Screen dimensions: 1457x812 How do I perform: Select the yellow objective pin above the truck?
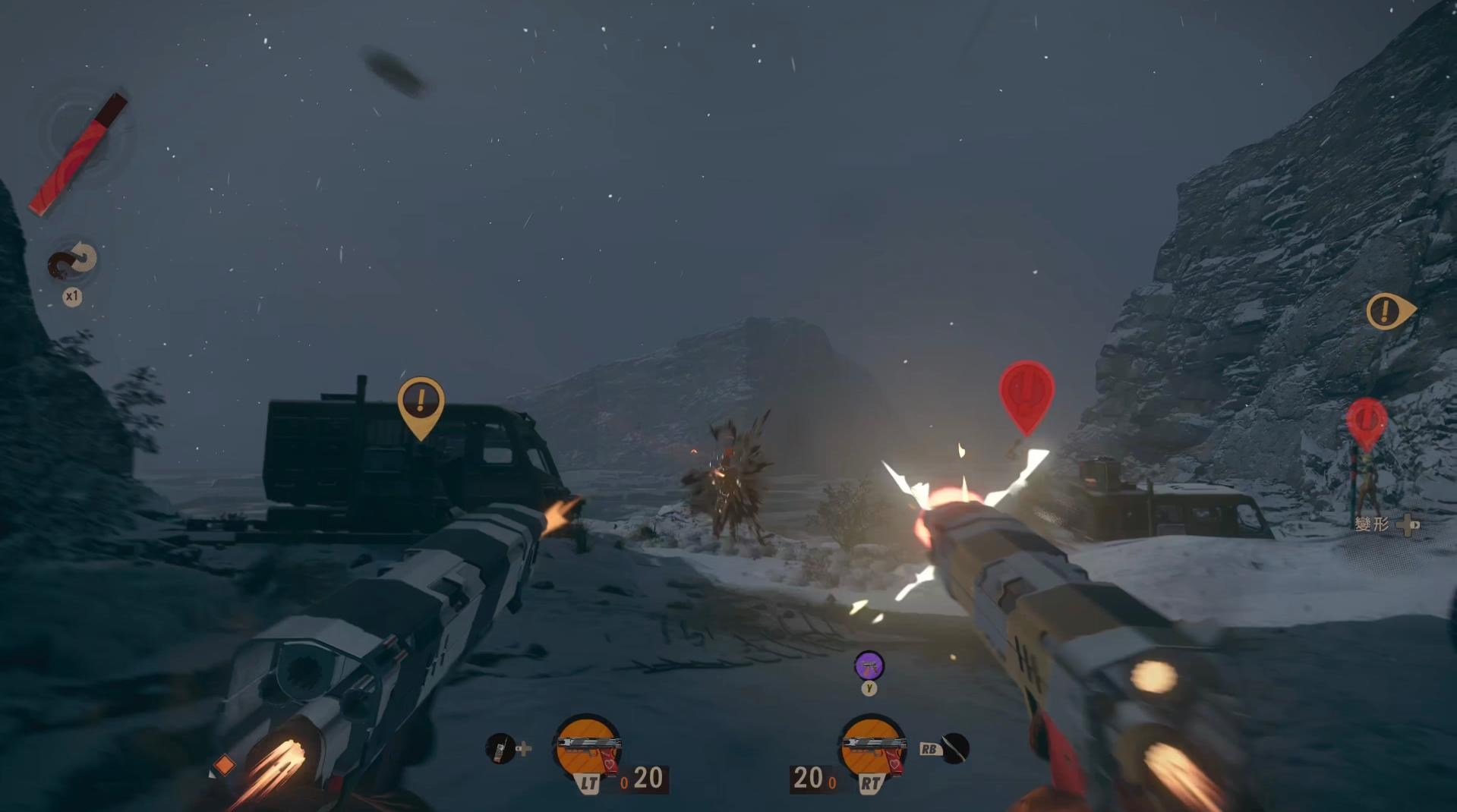pyautogui.click(x=421, y=402)
